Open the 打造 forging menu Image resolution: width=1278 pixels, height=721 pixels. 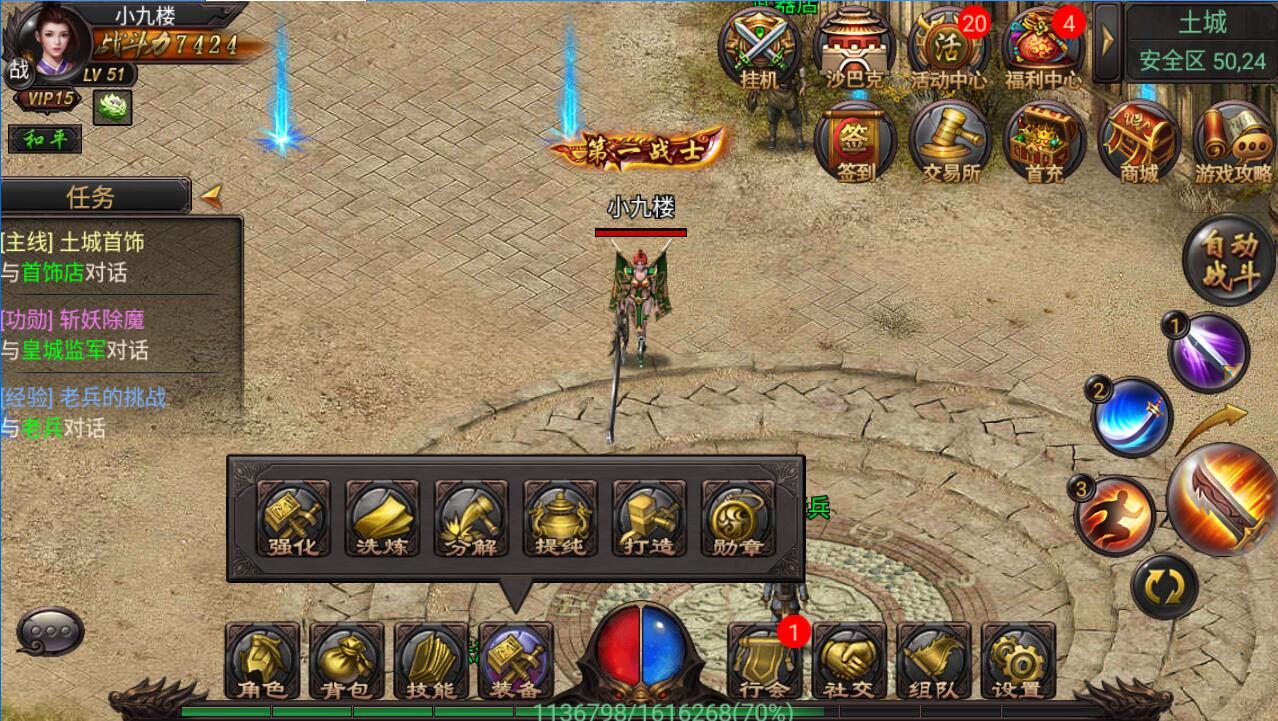(x=649, y=517)
